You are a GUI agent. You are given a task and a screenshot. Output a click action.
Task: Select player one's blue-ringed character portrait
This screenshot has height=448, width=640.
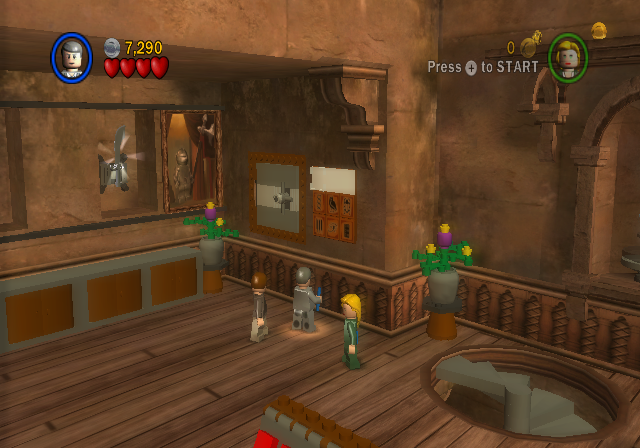72,57
